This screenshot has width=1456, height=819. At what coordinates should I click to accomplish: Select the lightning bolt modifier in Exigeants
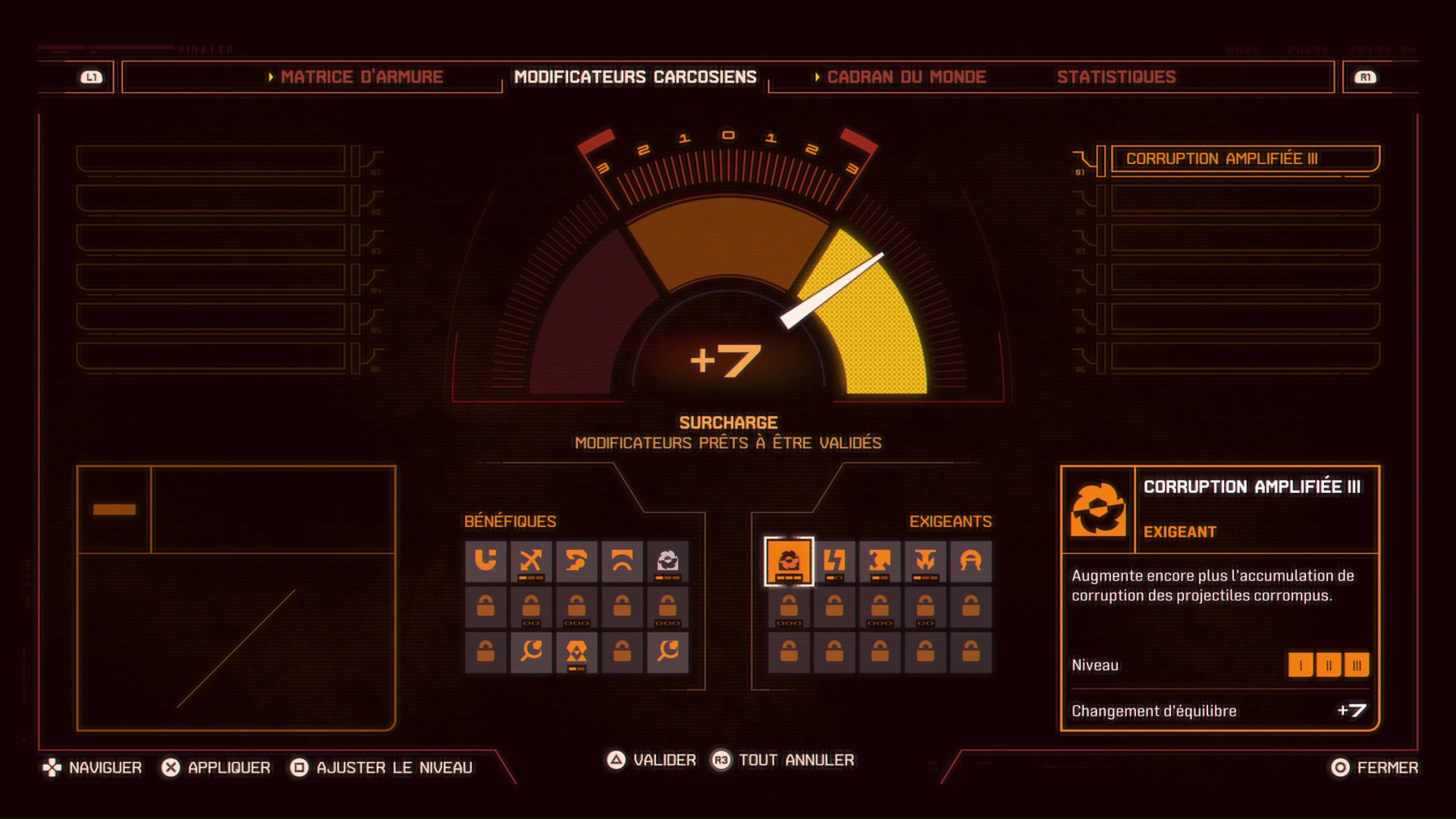tap(833, 561)
